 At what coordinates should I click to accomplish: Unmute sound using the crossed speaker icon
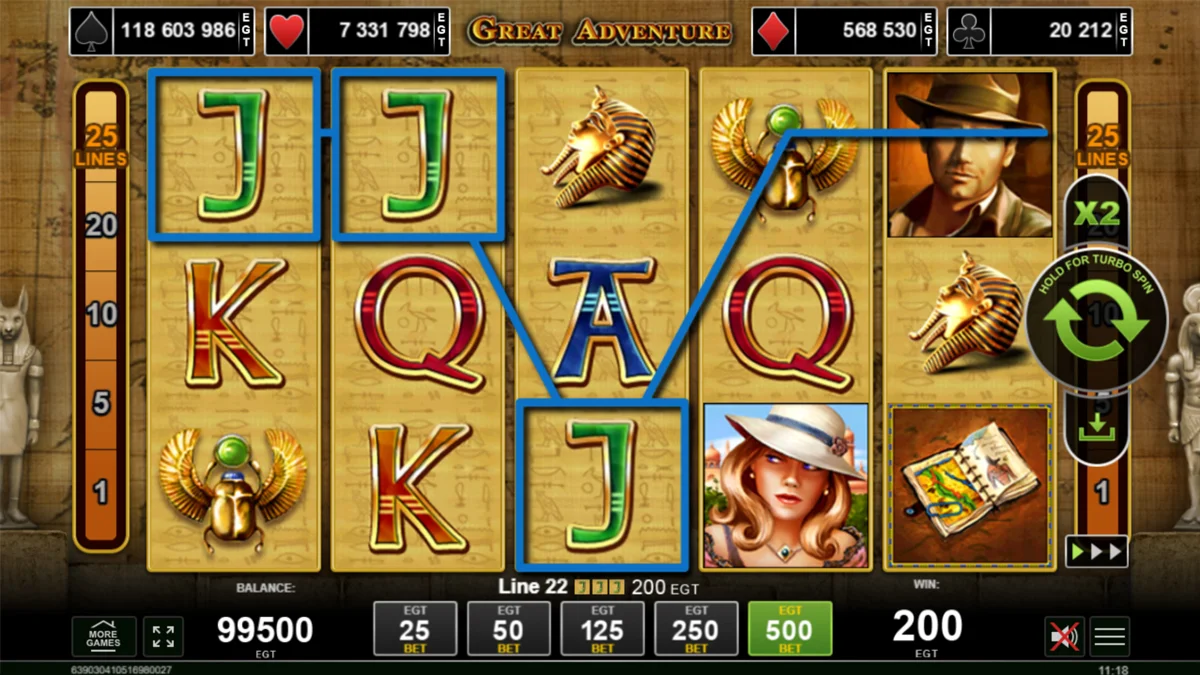tap(1062, 637)
